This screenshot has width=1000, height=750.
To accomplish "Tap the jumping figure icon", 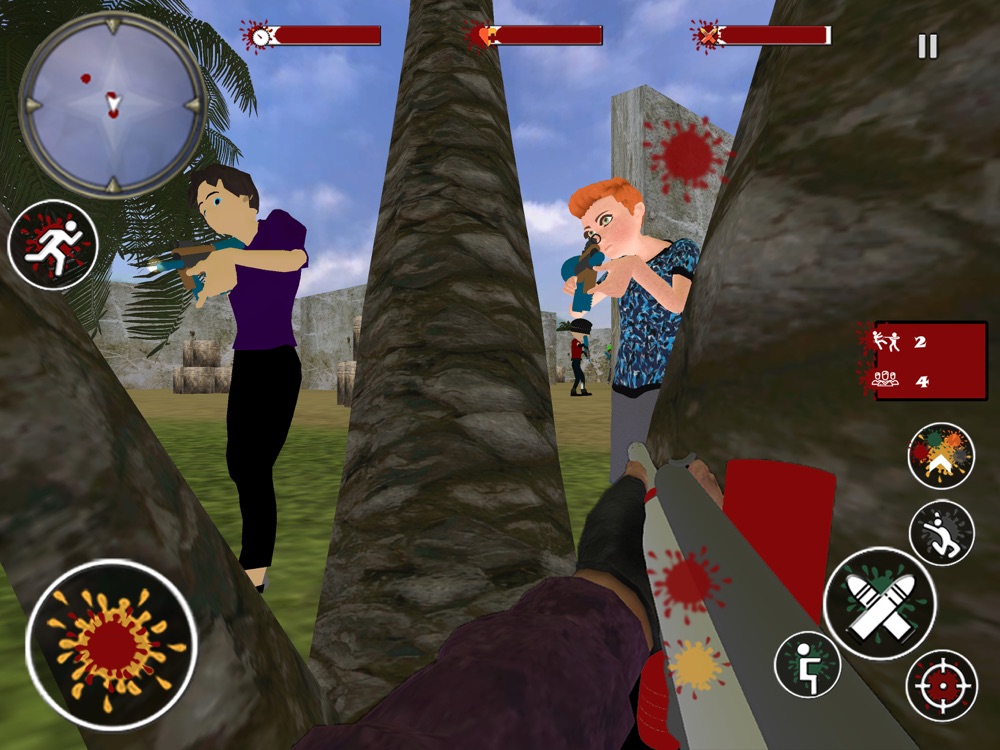I will (x=941, y=532).
